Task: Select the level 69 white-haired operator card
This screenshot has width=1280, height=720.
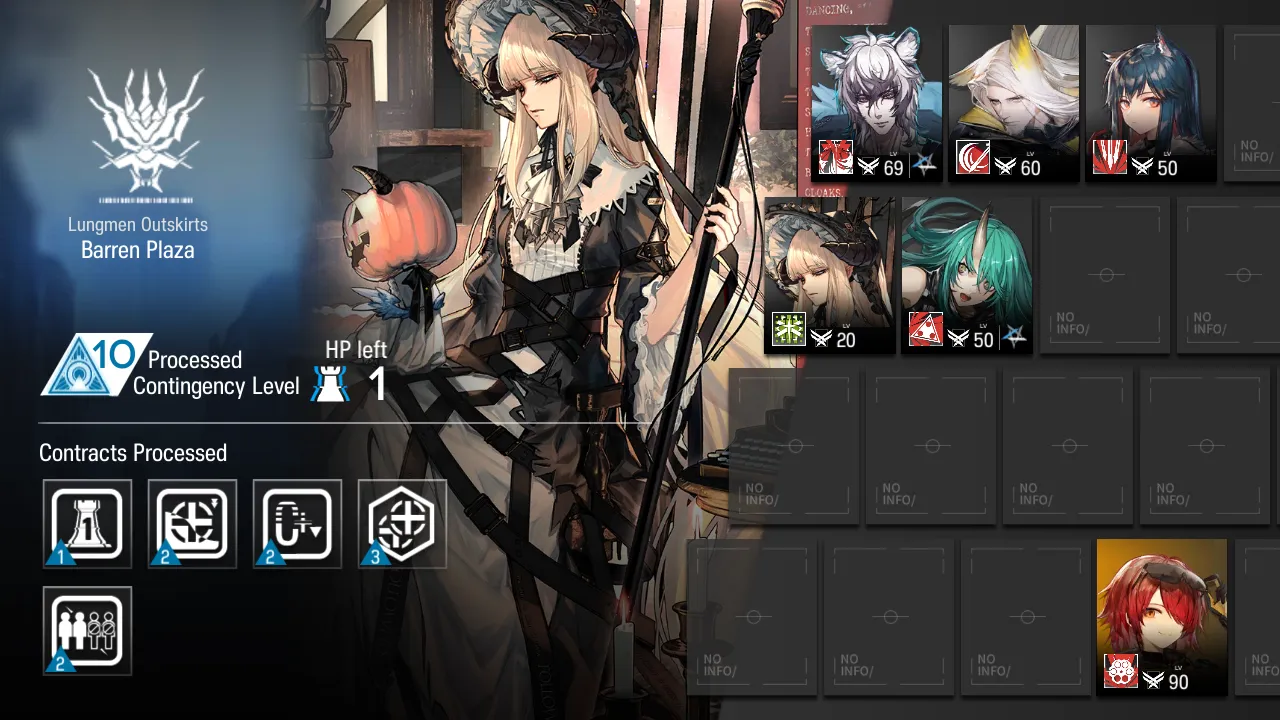Action: coord(876,103)
